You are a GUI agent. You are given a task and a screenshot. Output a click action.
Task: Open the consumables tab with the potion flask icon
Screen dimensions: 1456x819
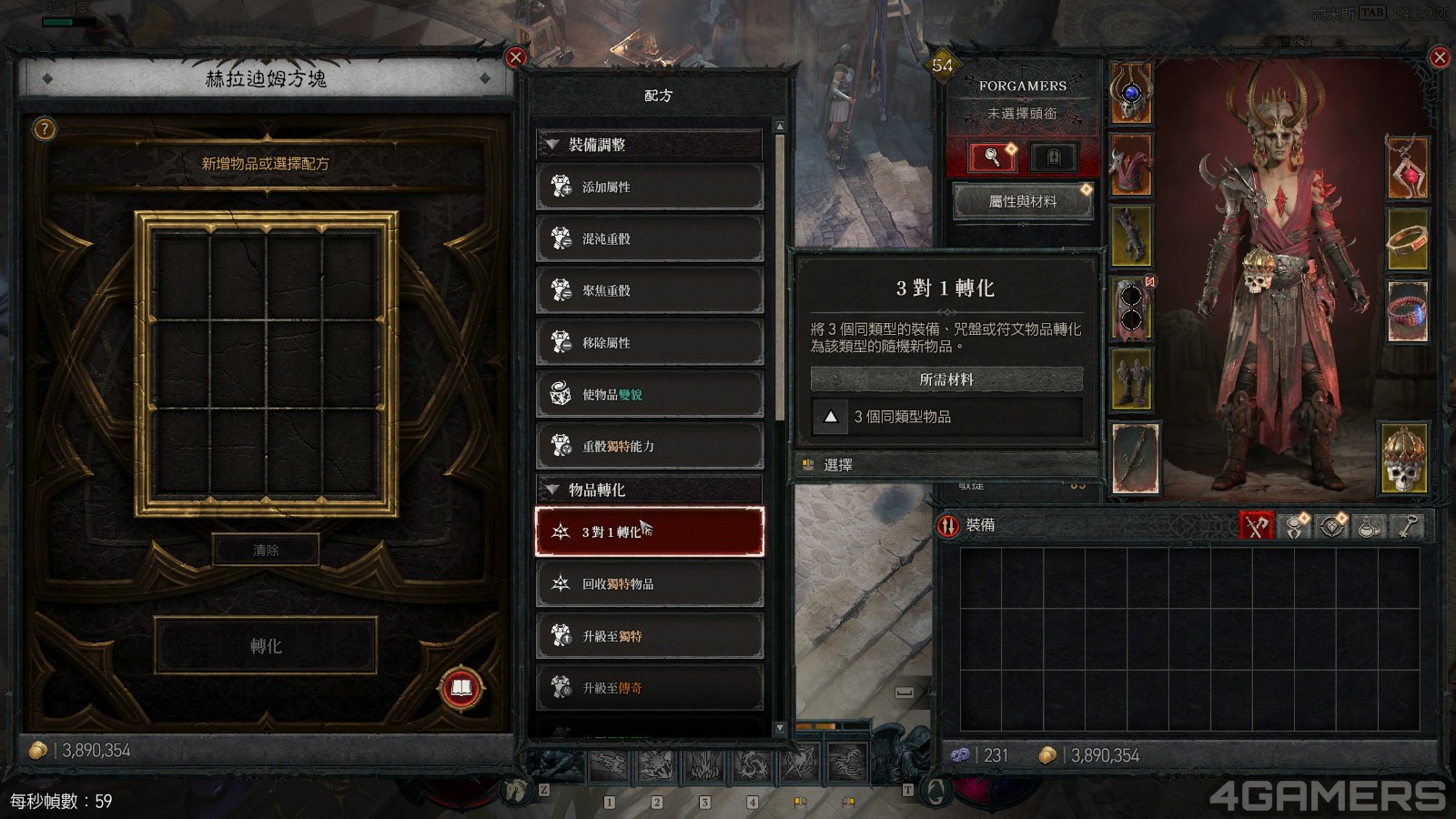pos(1369,526)
